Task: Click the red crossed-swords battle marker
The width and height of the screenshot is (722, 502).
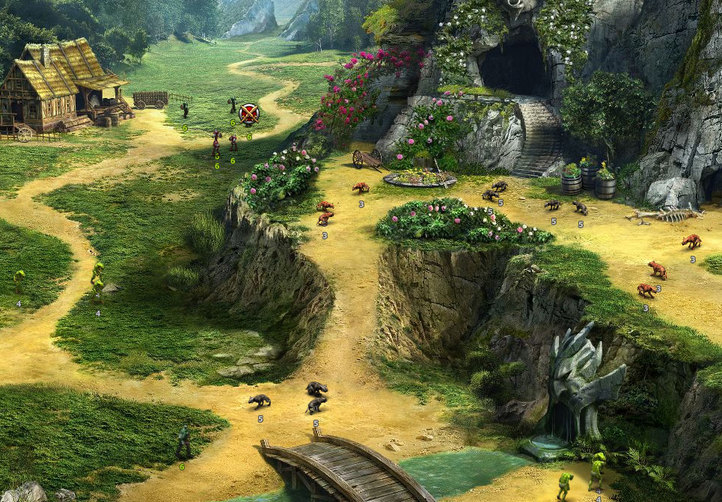Action: coord(249,114)
